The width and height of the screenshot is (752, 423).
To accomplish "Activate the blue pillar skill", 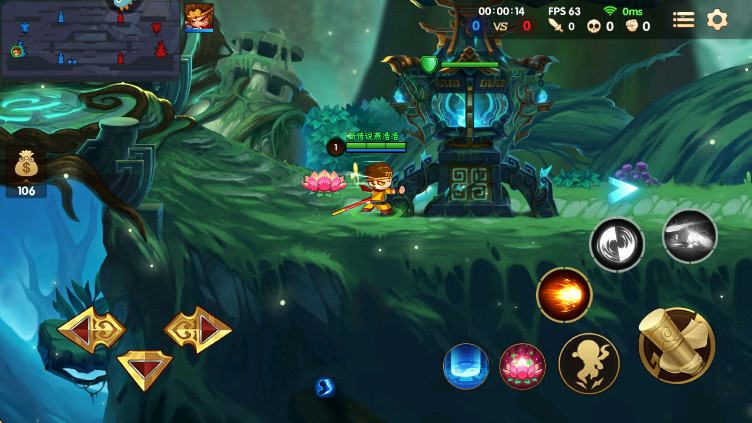I will pyautogui.click(x=466, y=366).
